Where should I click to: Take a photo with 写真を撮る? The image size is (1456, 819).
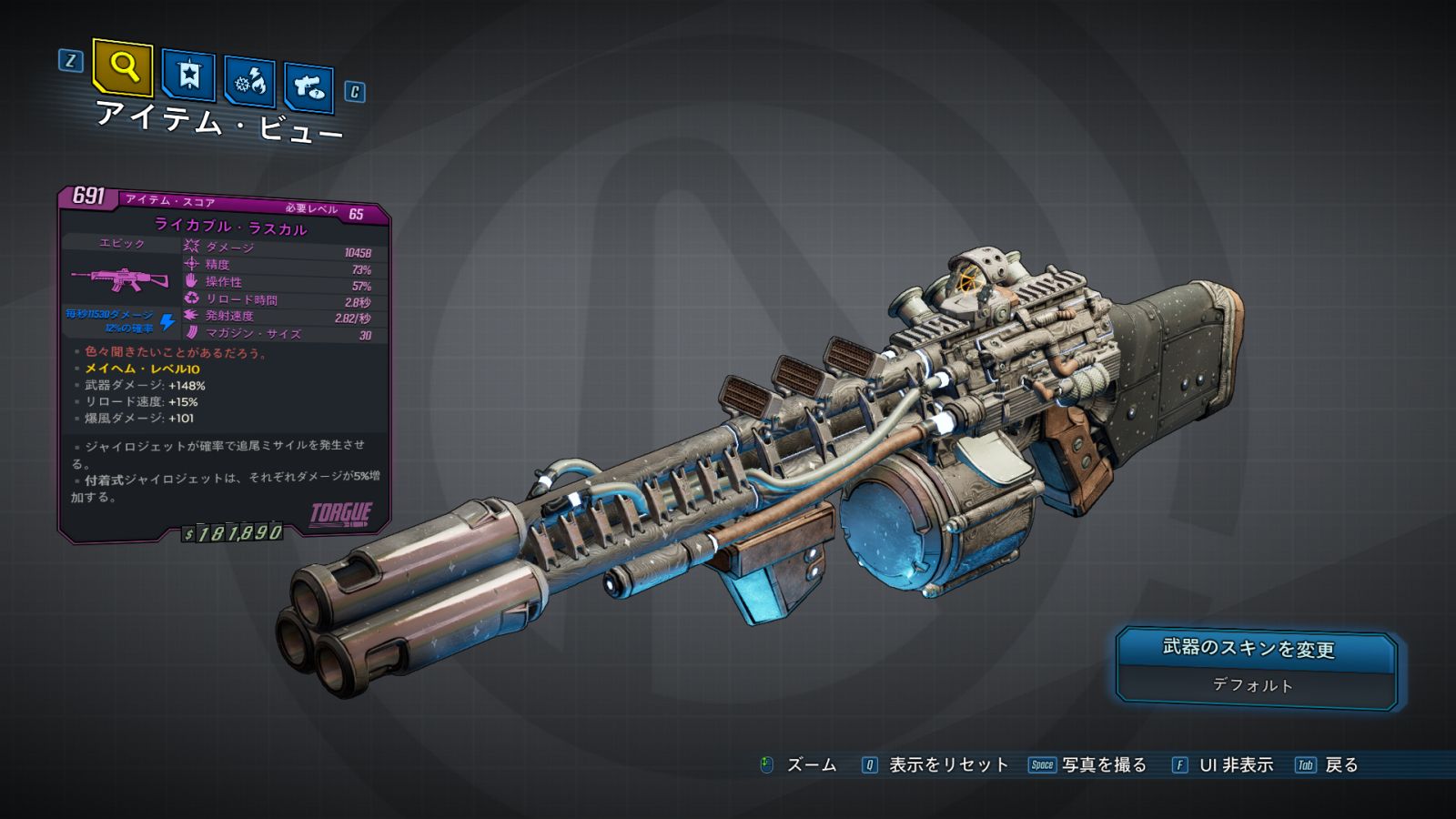click(1103, 765)
